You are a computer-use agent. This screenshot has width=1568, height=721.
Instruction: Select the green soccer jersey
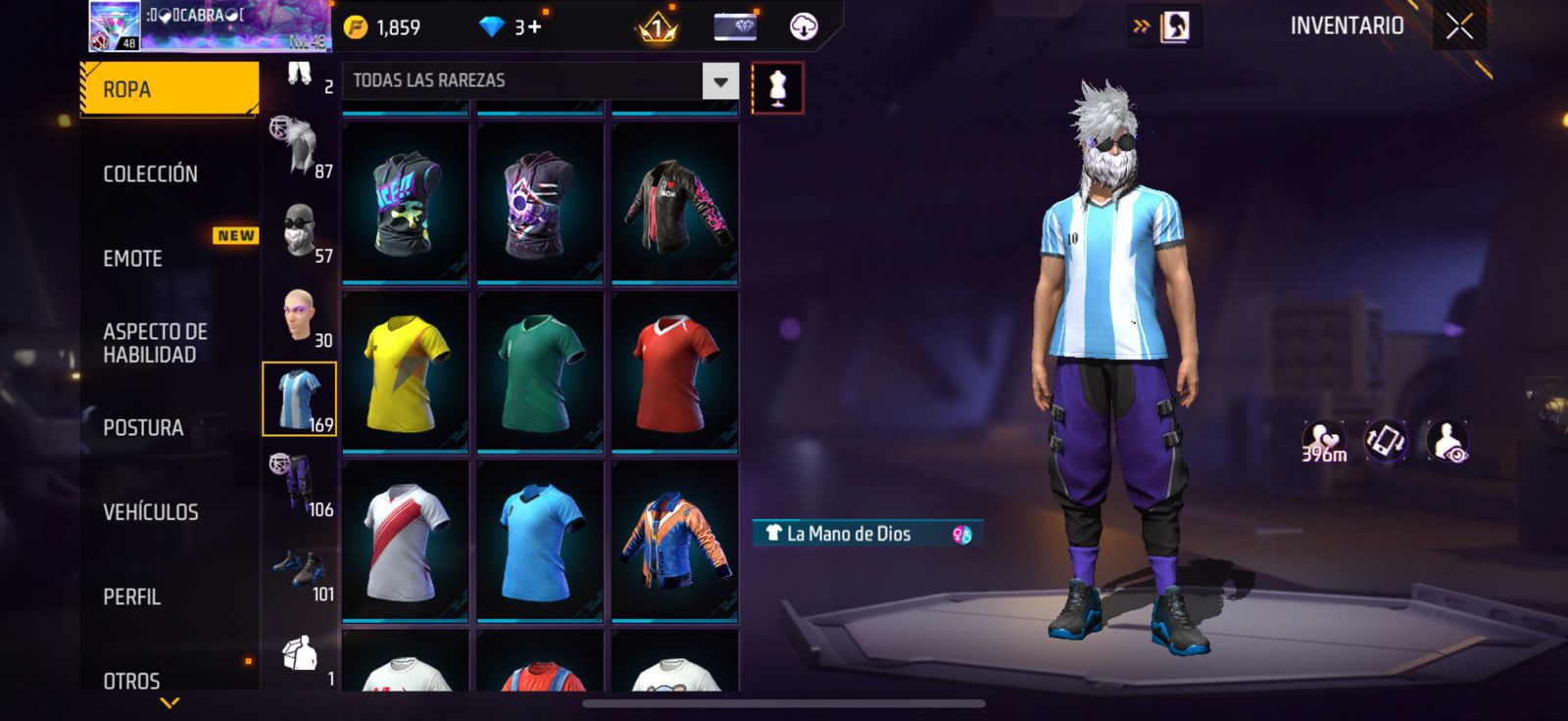coord(540,372)
